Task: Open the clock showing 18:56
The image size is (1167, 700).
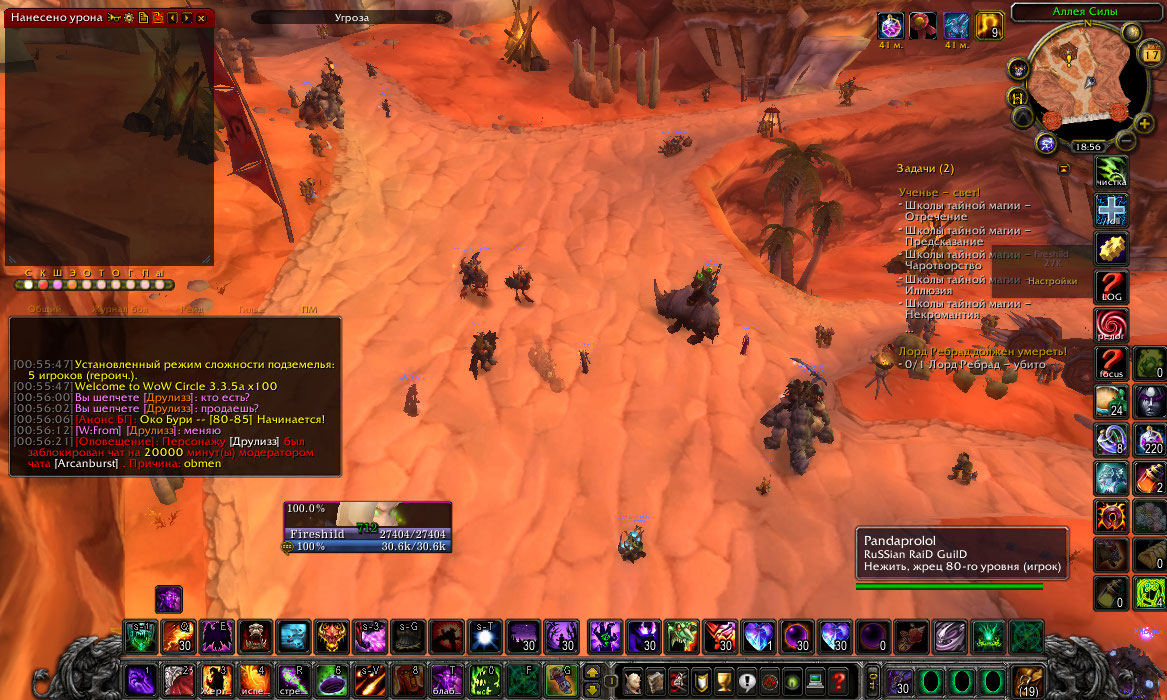Action: 1087,146
